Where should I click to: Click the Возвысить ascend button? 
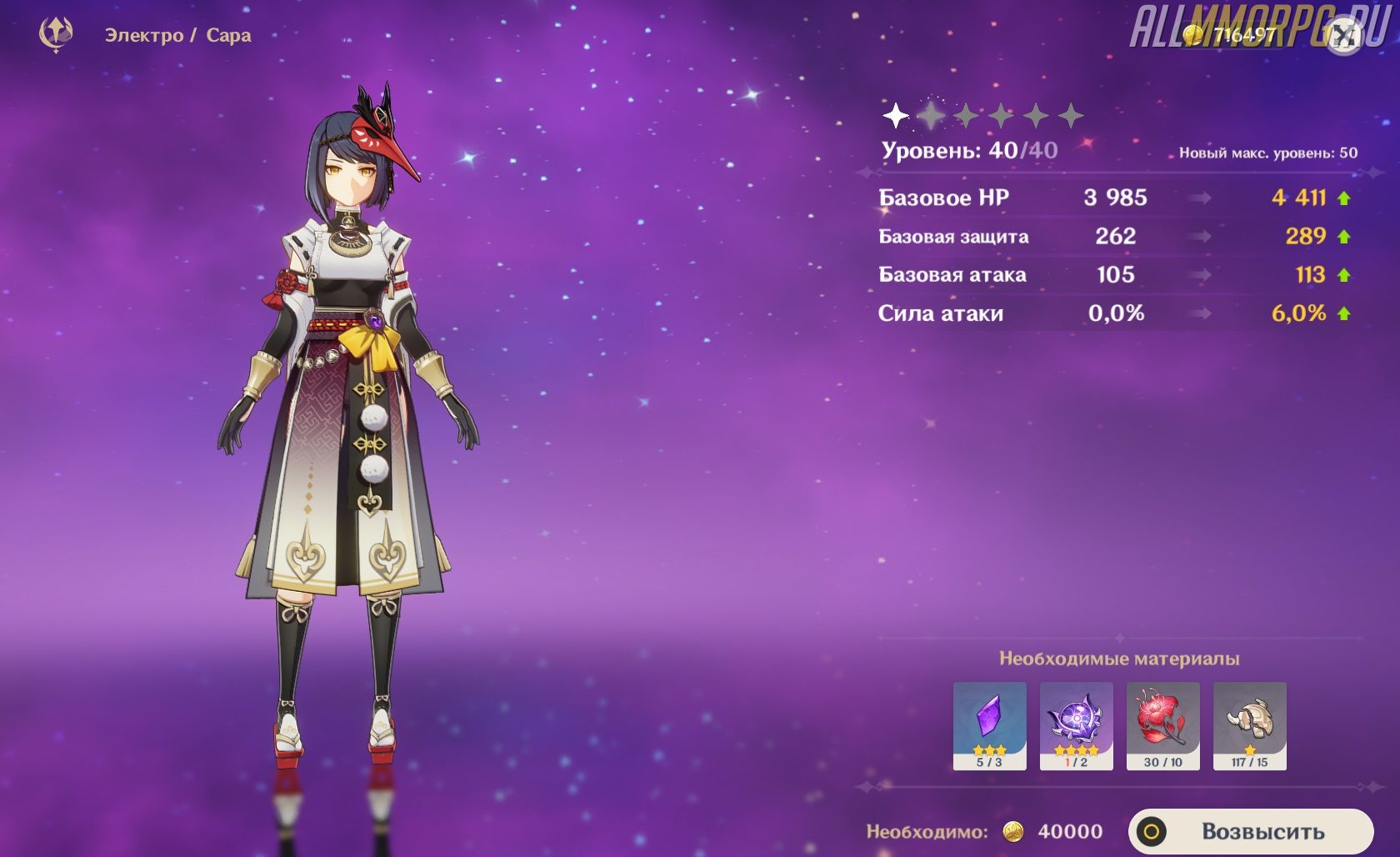point(1250,831)
